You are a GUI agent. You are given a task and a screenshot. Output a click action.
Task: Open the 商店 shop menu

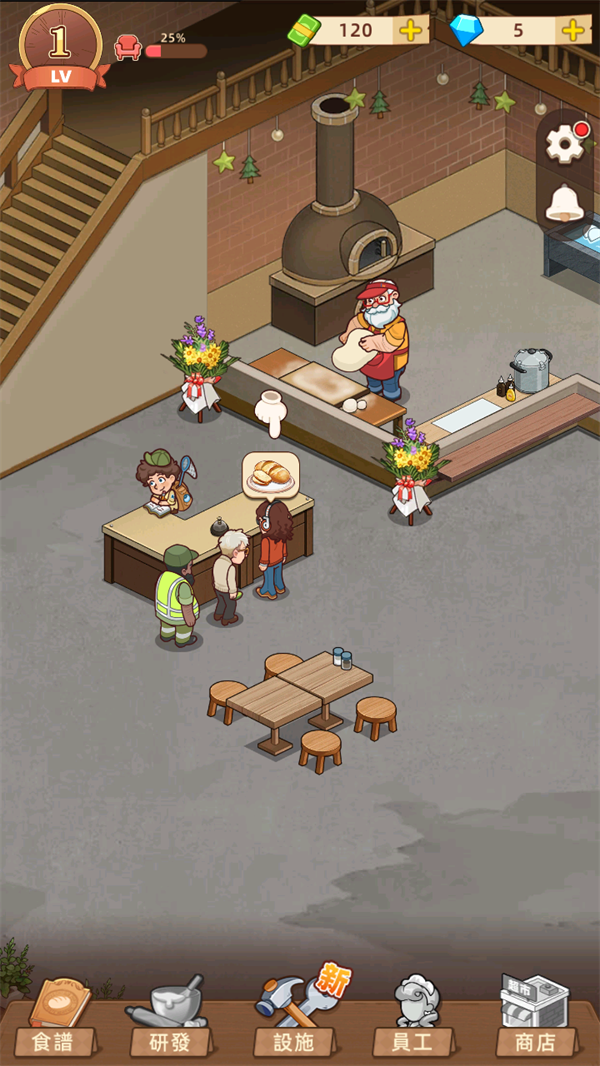pyautogui.click(x=536, y=1020)
